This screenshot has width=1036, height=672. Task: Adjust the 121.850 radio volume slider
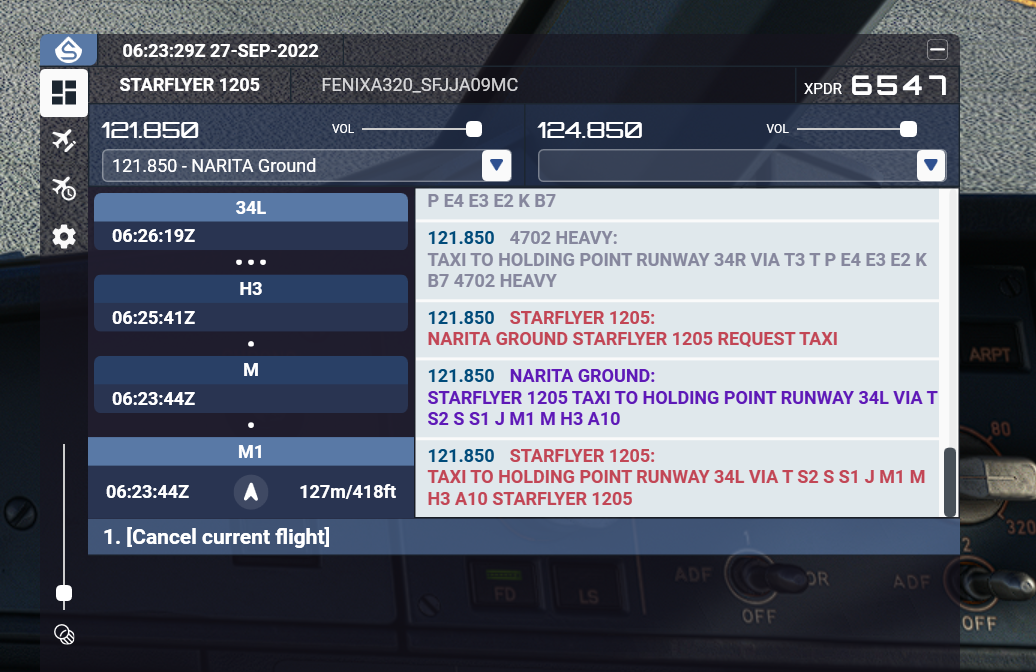point(474,129)
